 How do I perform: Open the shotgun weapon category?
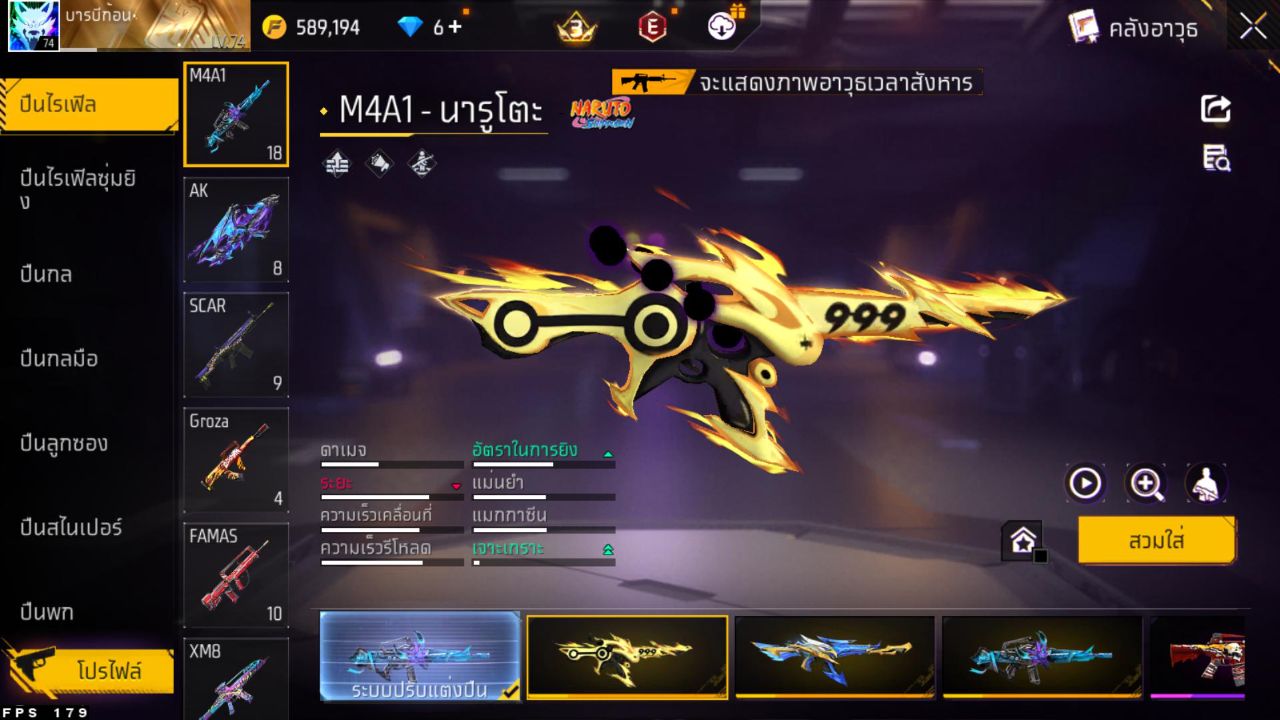tap(66, 443)
